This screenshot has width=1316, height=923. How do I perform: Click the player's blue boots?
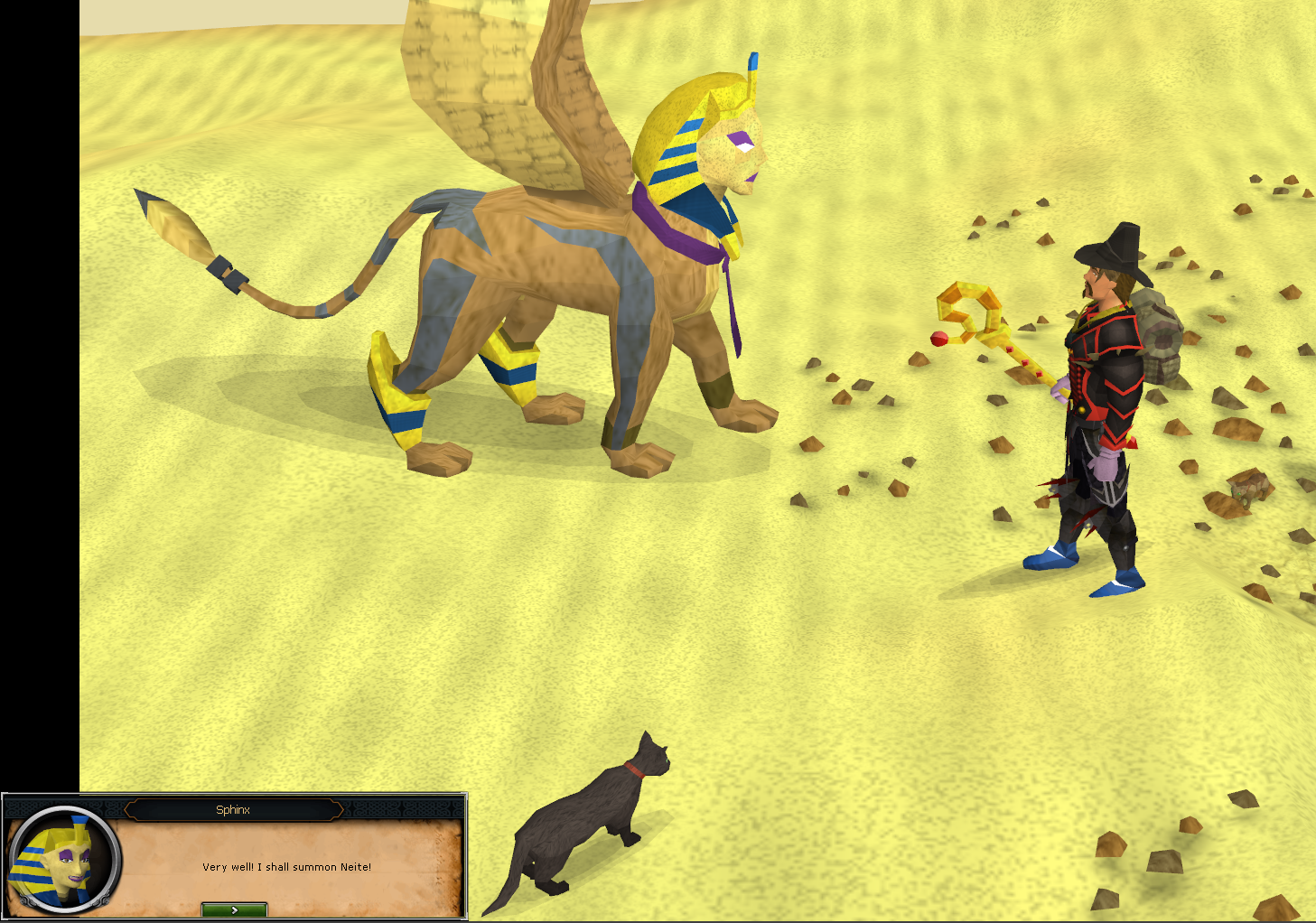1052,558
